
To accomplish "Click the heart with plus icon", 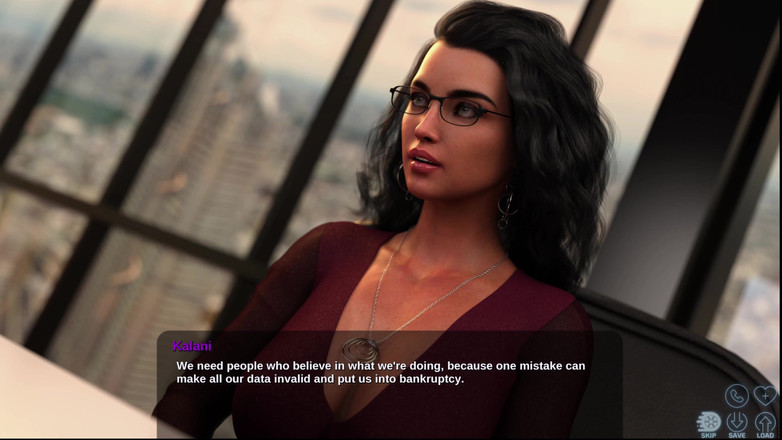I will [x=765, y=395].
